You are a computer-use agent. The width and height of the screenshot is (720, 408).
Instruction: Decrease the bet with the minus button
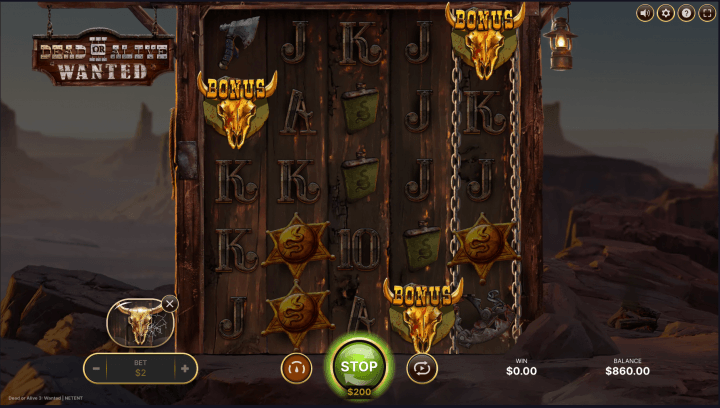(x=97, y=368)
